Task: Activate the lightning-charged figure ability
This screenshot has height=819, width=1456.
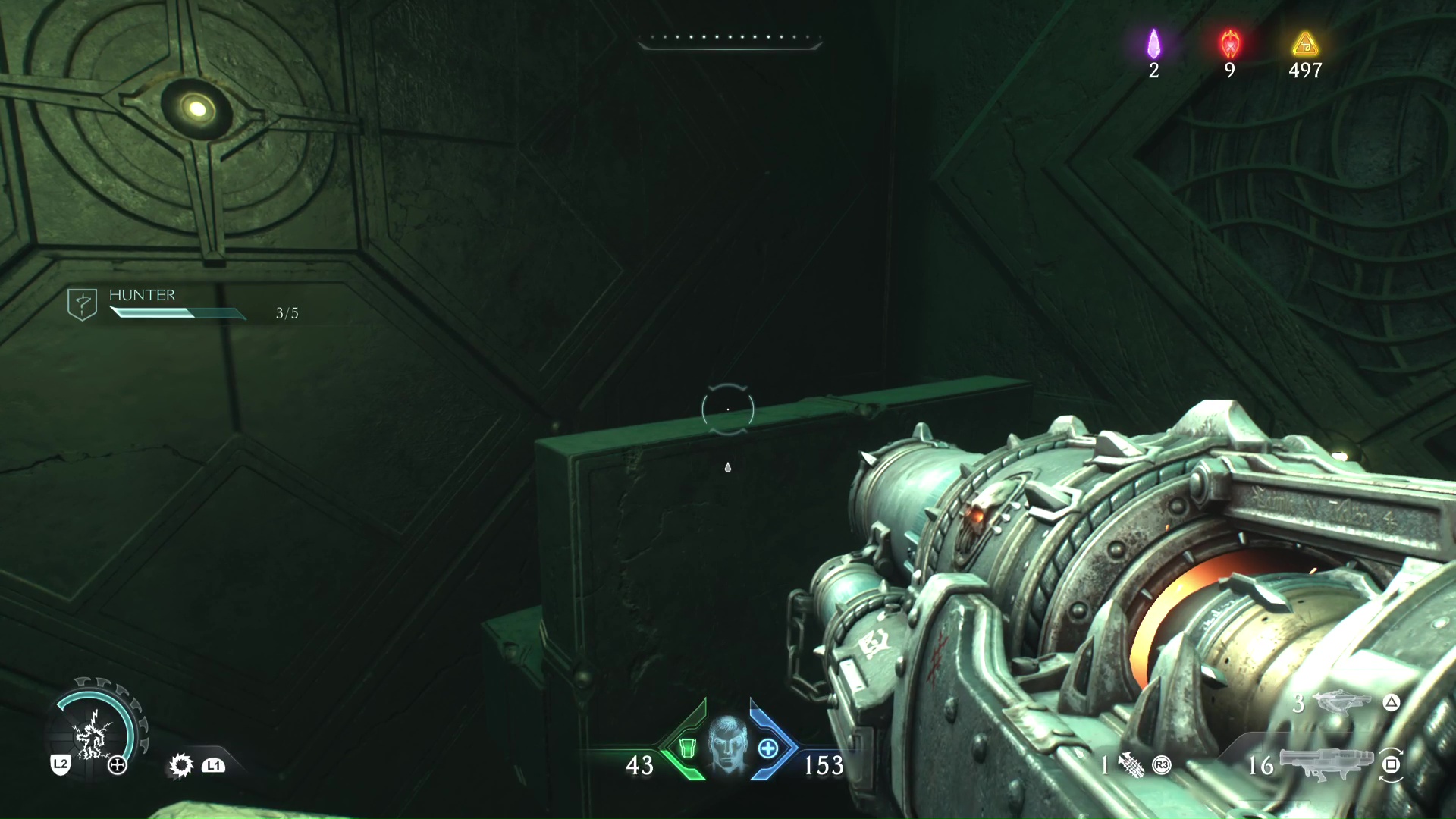Action: tap(94, 734)
